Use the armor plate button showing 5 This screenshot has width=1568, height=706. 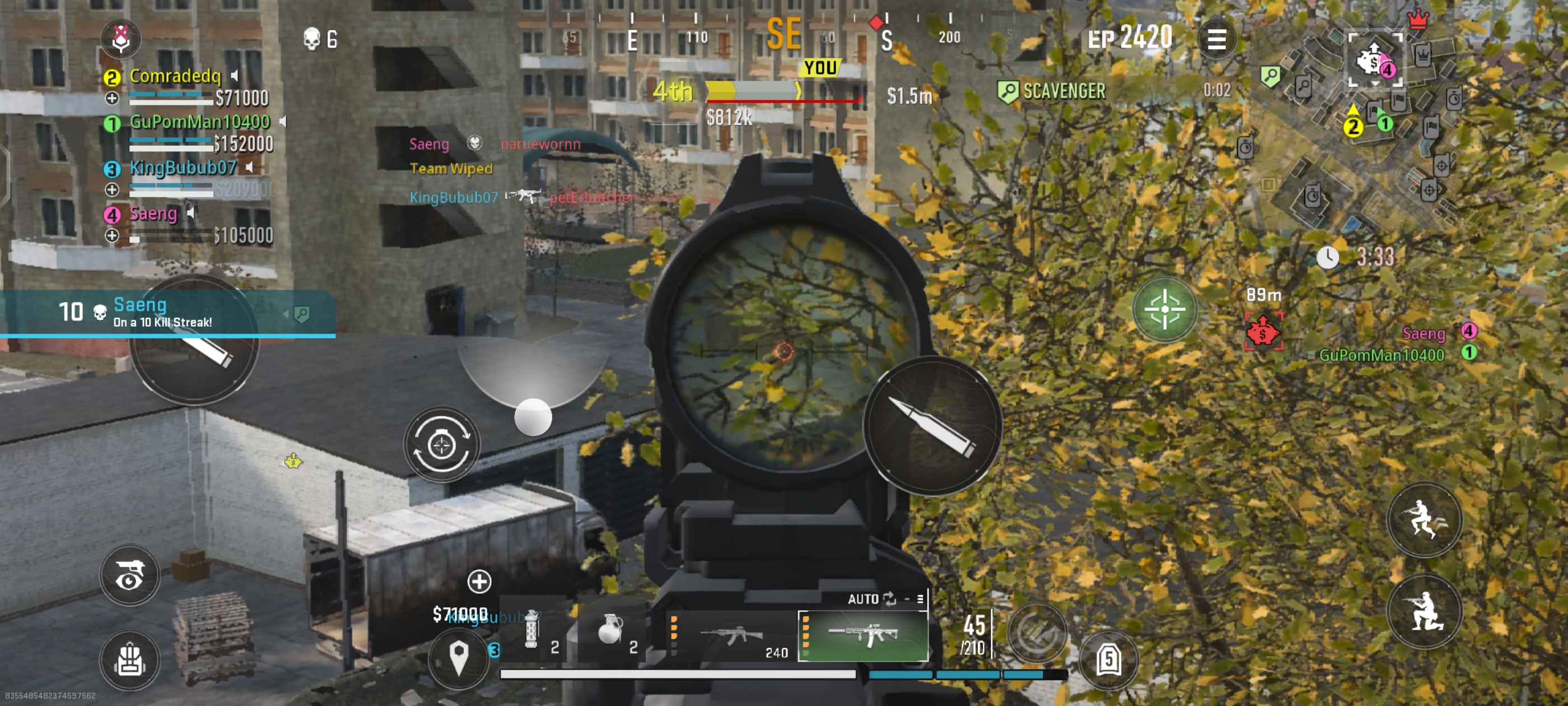tap(1108, 659)
